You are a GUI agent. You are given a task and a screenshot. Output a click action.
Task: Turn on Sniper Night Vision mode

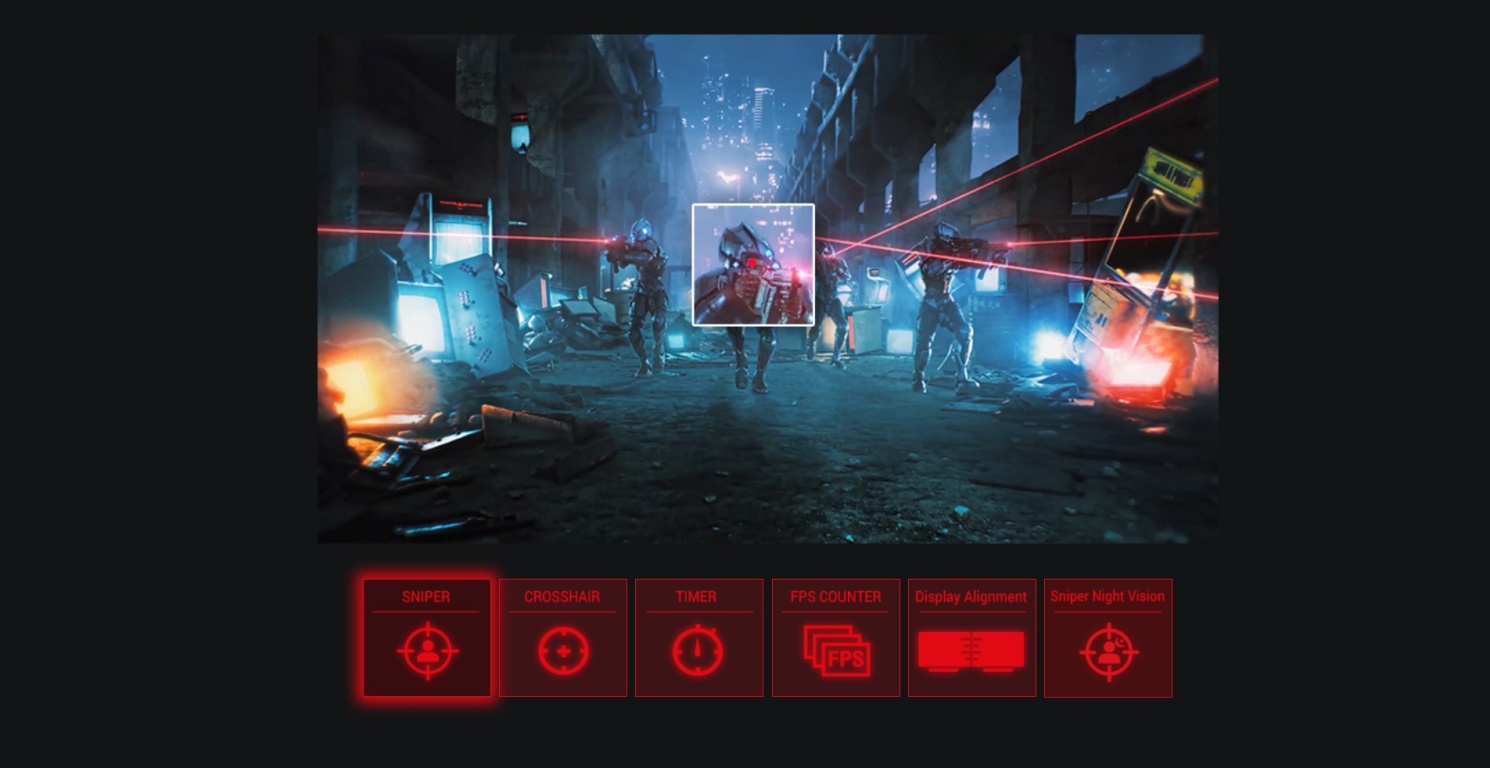click(x=1107, y=637)
